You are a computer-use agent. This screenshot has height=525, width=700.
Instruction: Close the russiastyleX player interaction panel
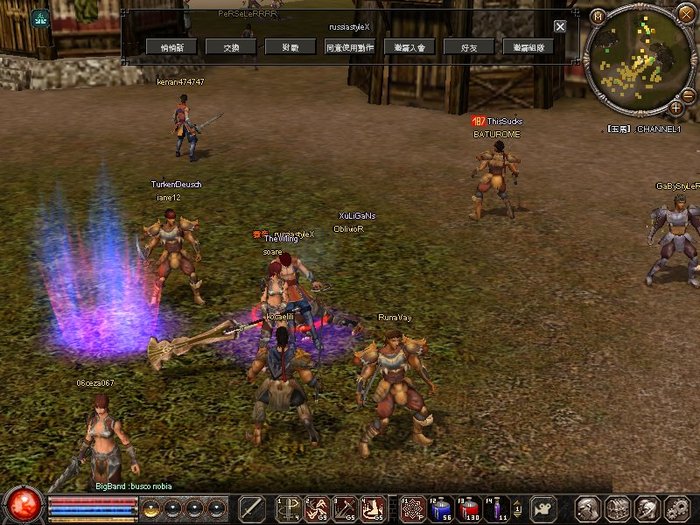click(x=560, y=26)
